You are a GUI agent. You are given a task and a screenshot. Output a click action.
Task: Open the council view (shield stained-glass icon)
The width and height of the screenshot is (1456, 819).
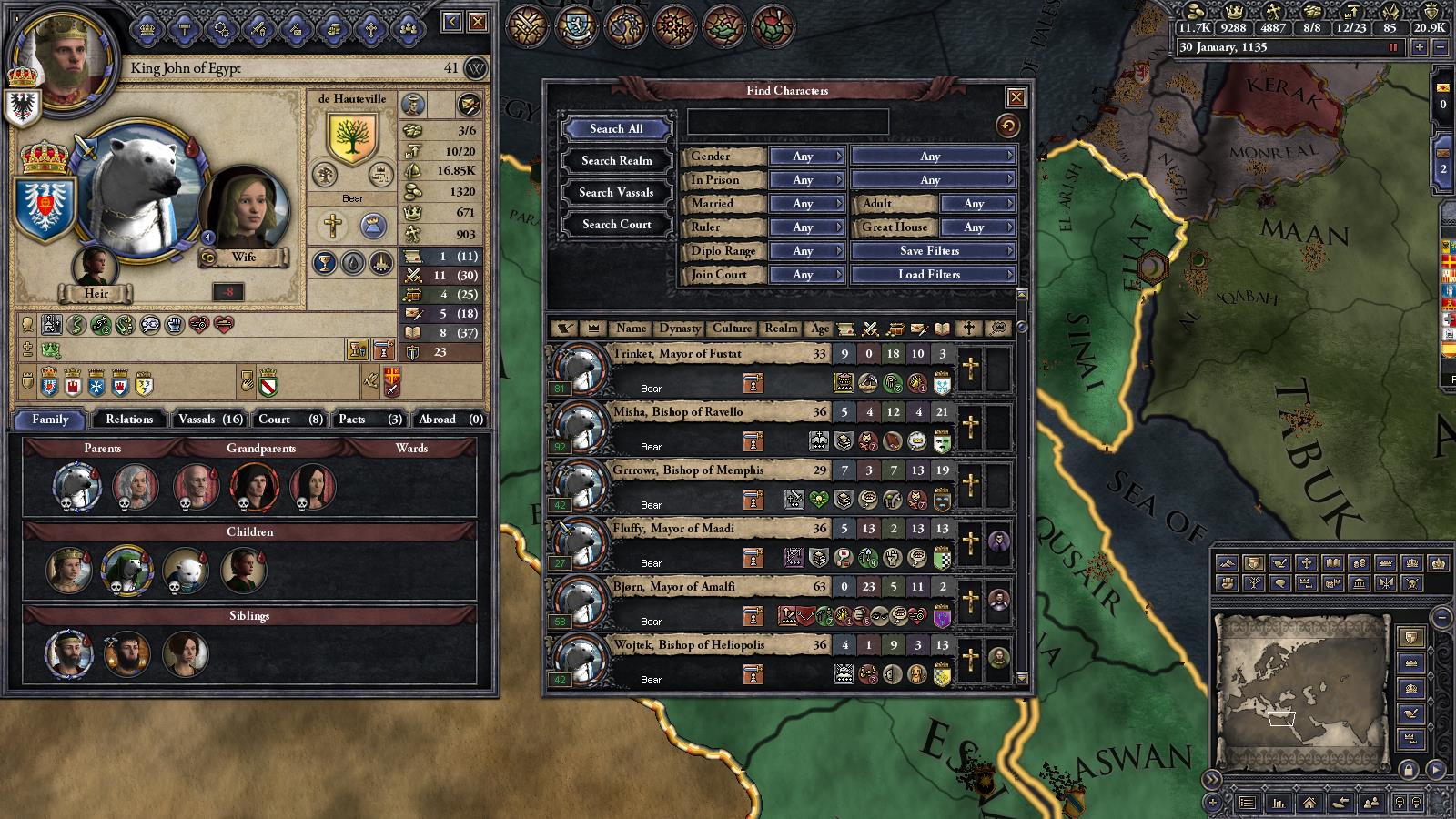coord(577,27)
